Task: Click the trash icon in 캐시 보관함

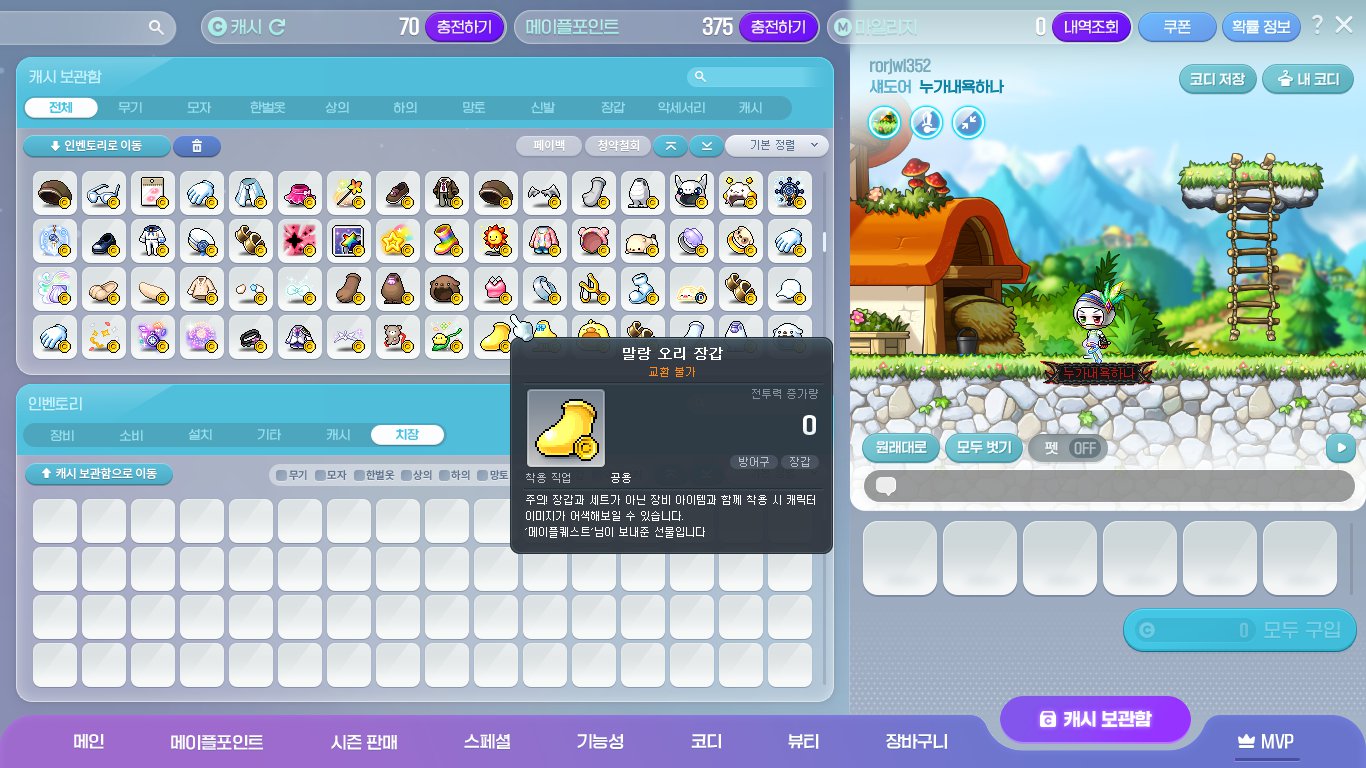Action: click(196, 146)
